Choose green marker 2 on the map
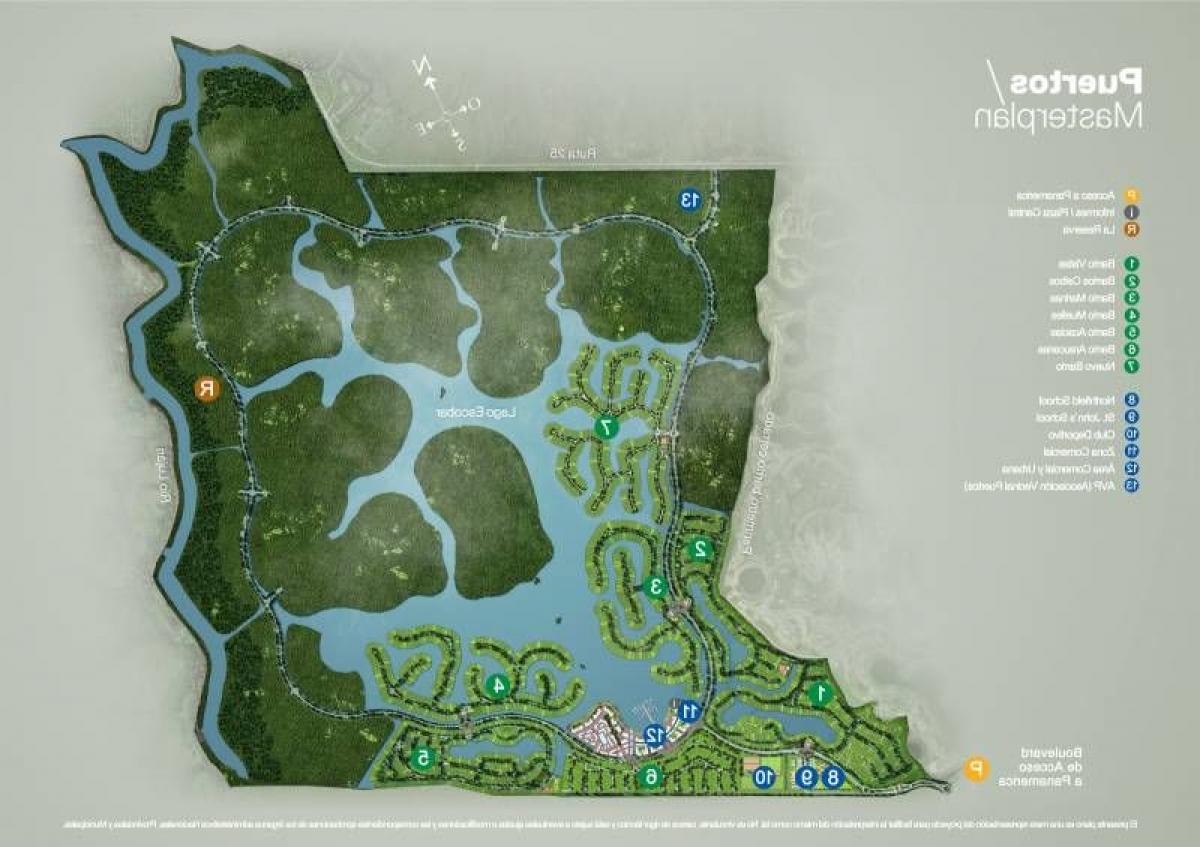The image size is (1200, 847). click(x=700, y=548)
